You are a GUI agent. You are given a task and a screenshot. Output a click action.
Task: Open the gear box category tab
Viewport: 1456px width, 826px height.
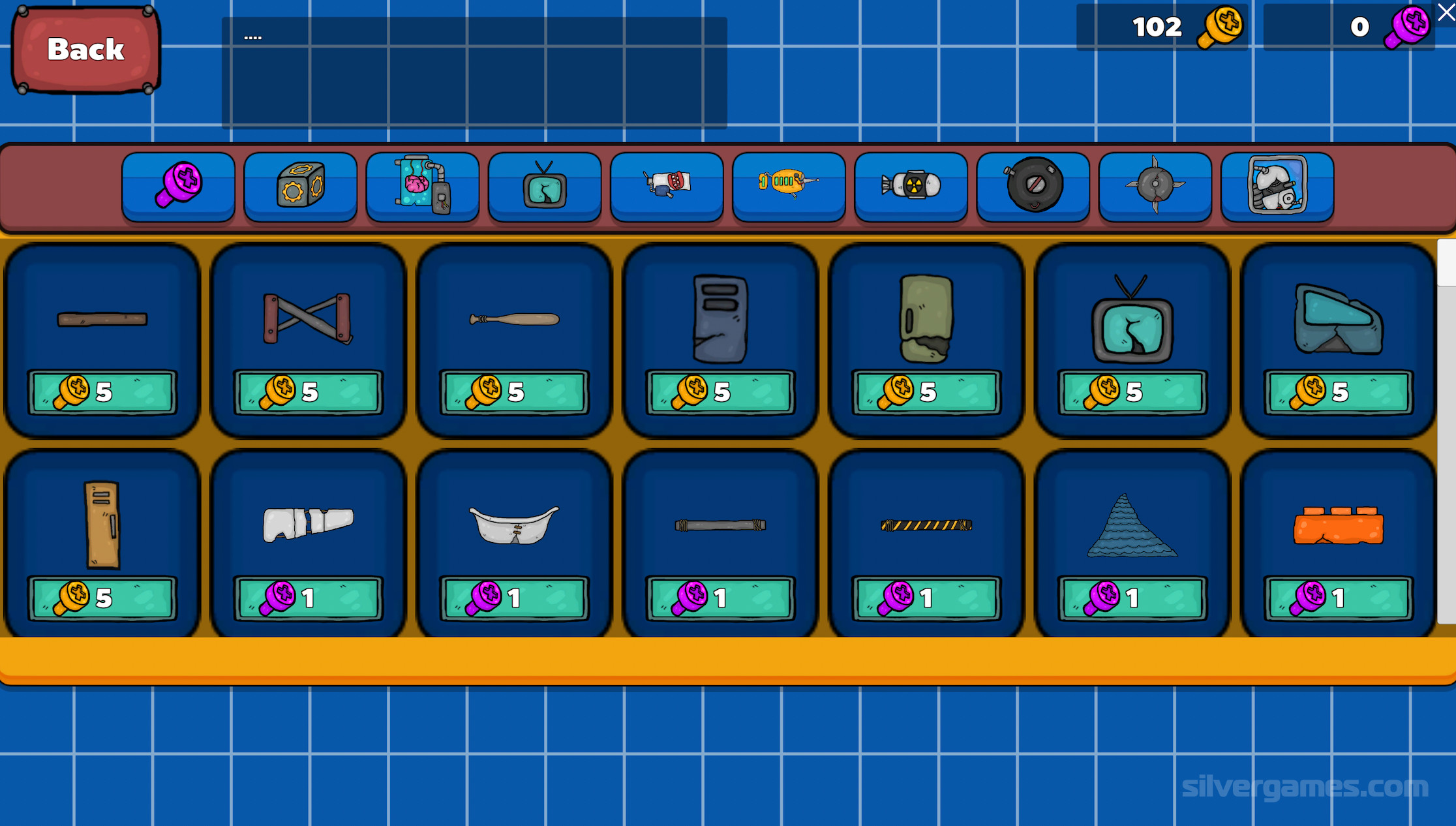(x=300, y=187)
